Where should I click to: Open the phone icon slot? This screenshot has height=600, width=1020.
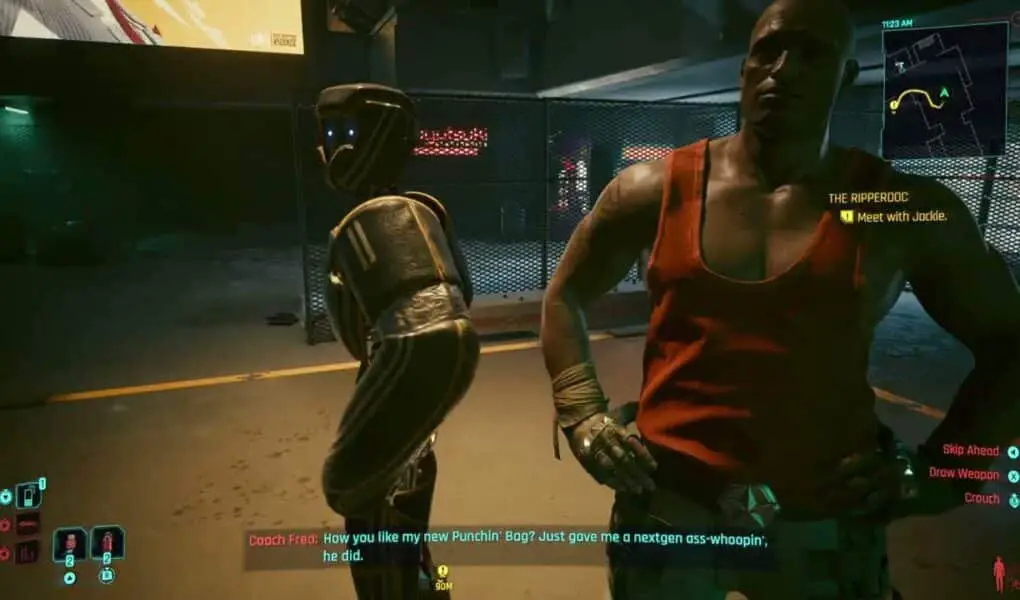pos(29,495)
